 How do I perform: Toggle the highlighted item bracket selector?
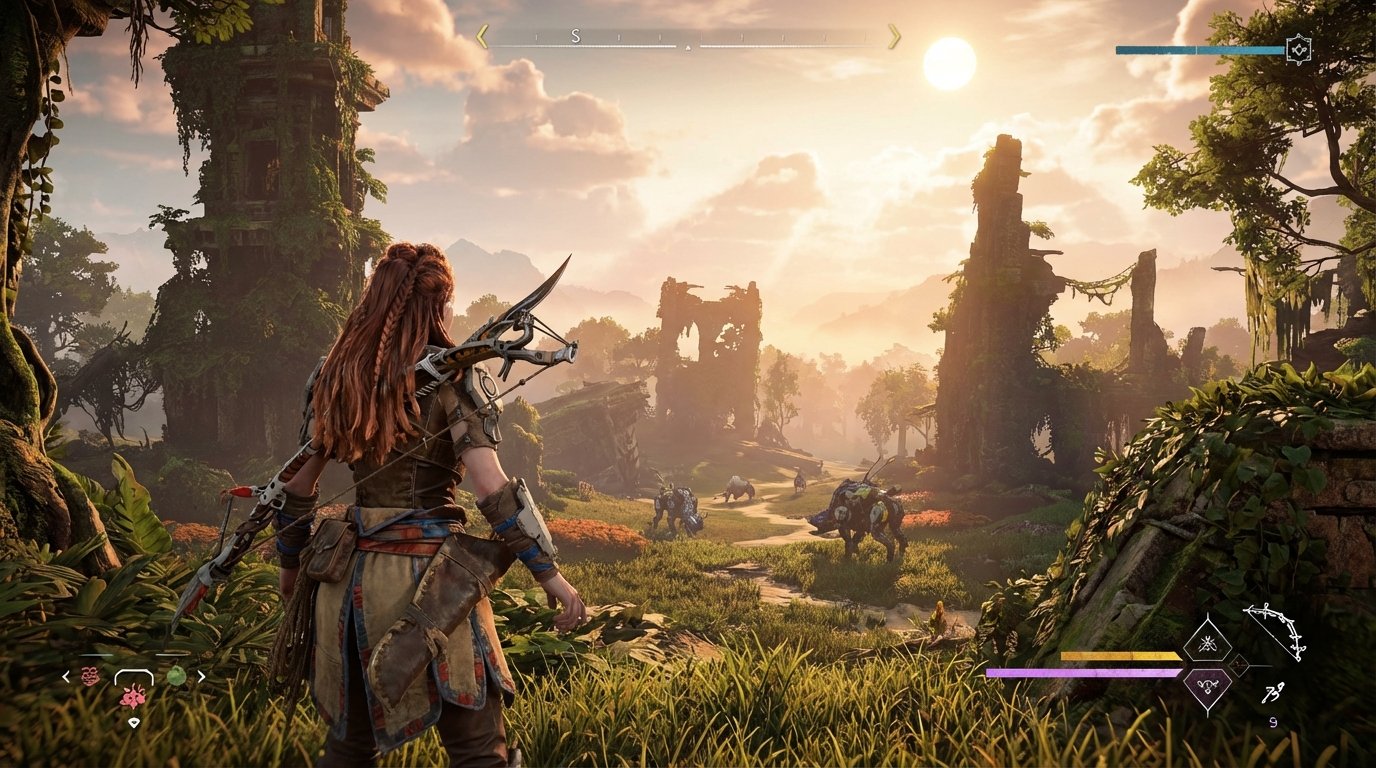(x=134, y=677)
